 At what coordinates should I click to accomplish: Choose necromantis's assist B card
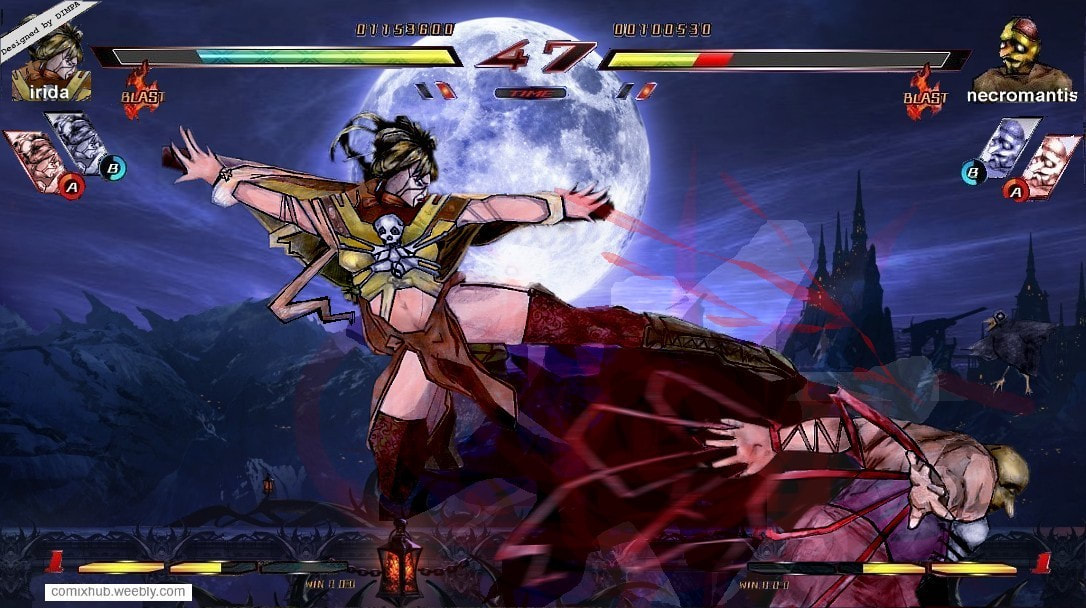pos(1003,146)
